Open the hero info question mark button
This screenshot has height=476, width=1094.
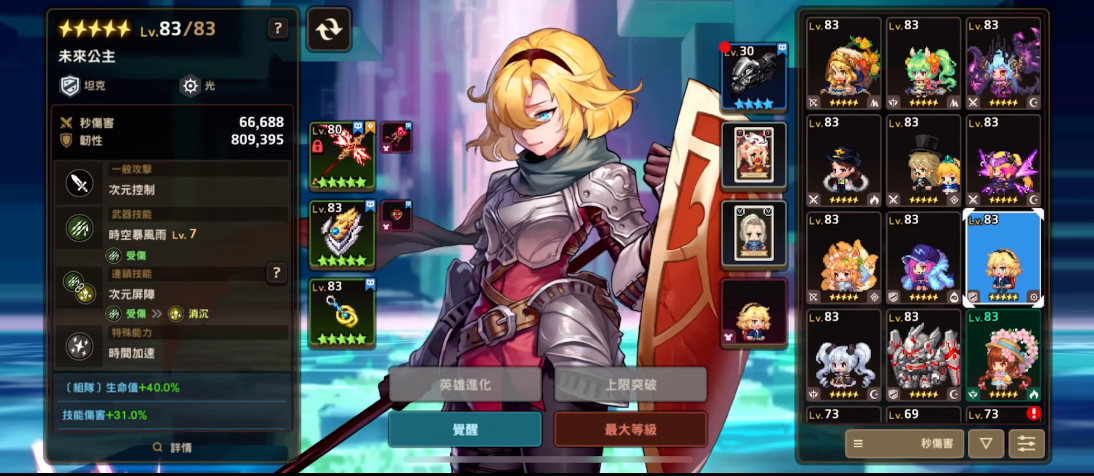[279, 28]
